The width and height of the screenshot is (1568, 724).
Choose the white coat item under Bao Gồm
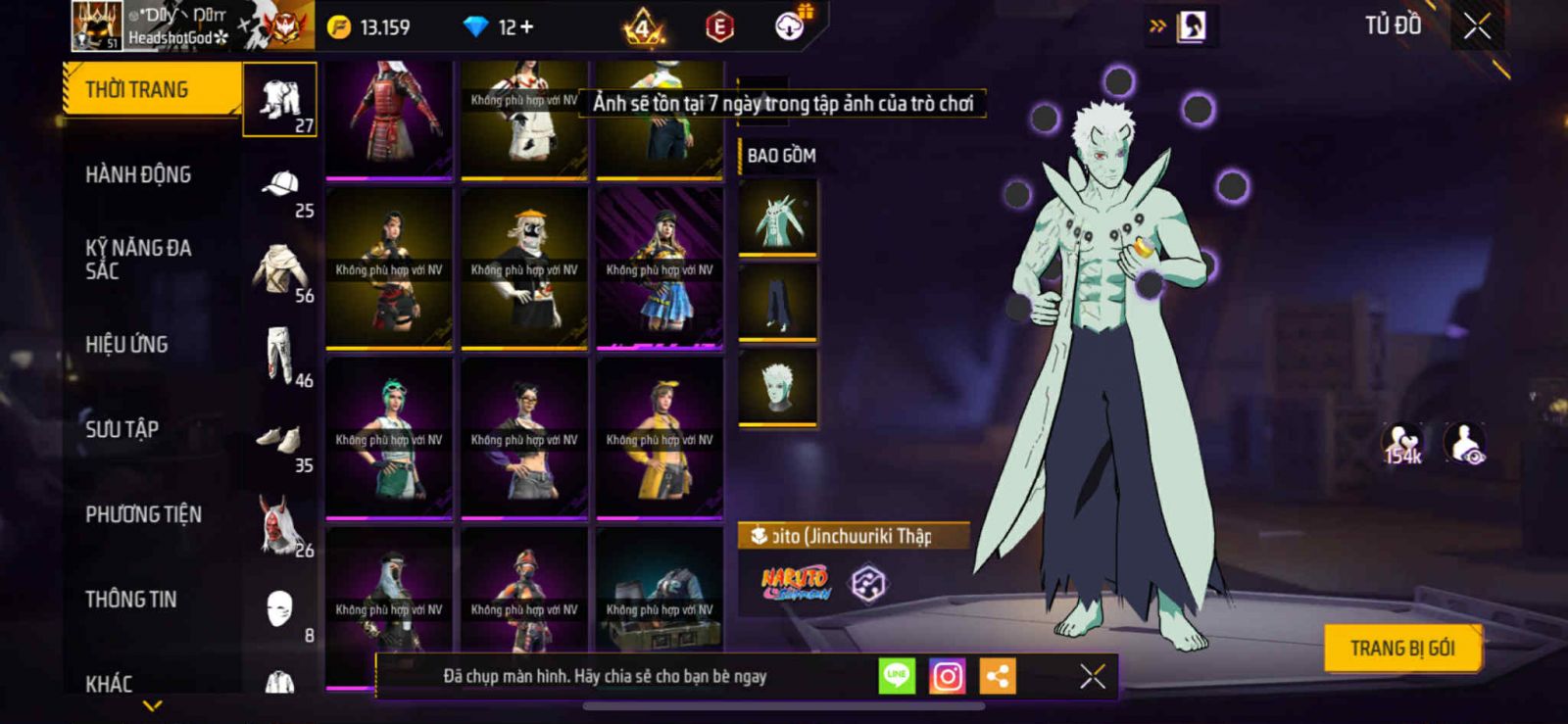click(778, 219)
